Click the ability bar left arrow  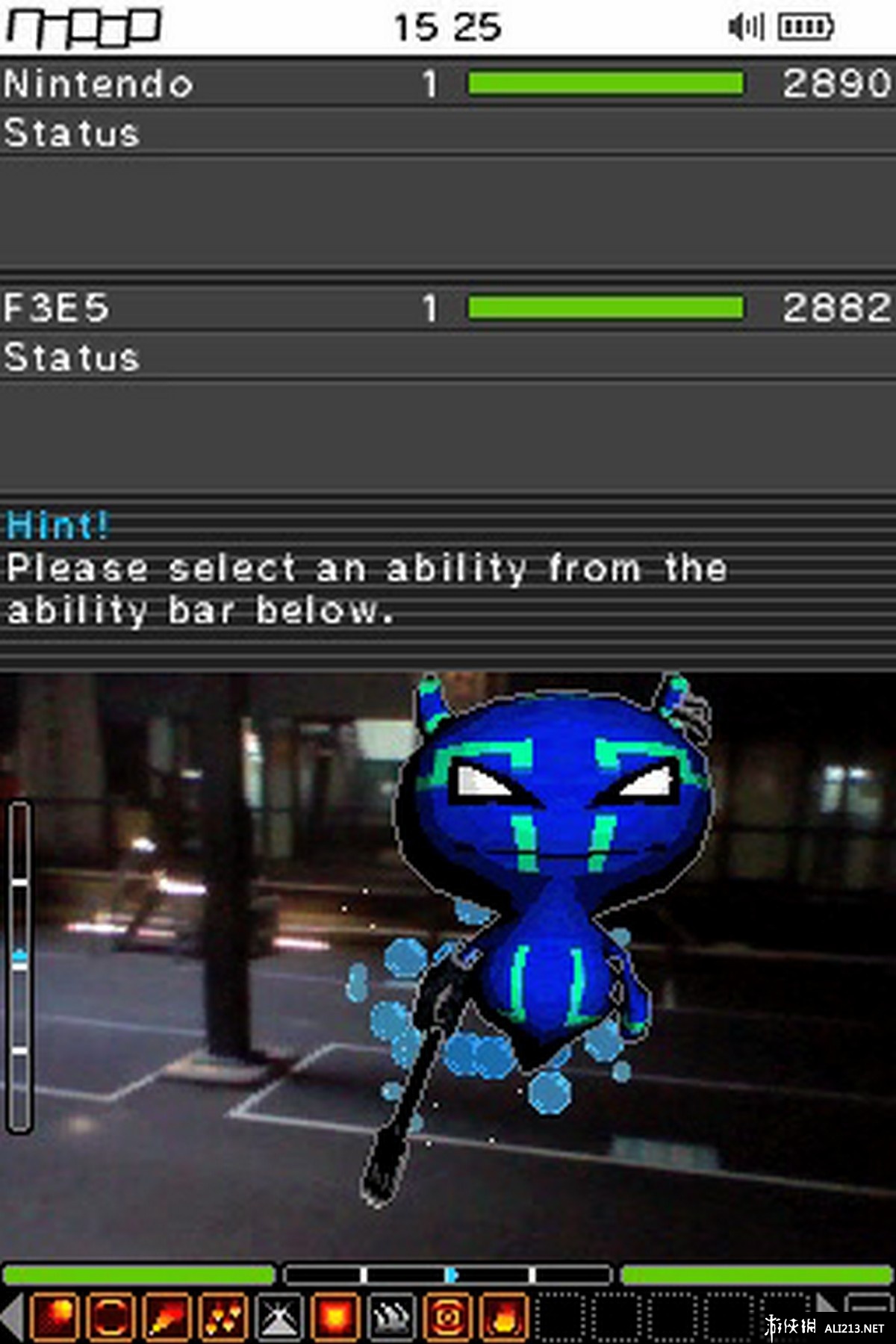coord(12,1316)
